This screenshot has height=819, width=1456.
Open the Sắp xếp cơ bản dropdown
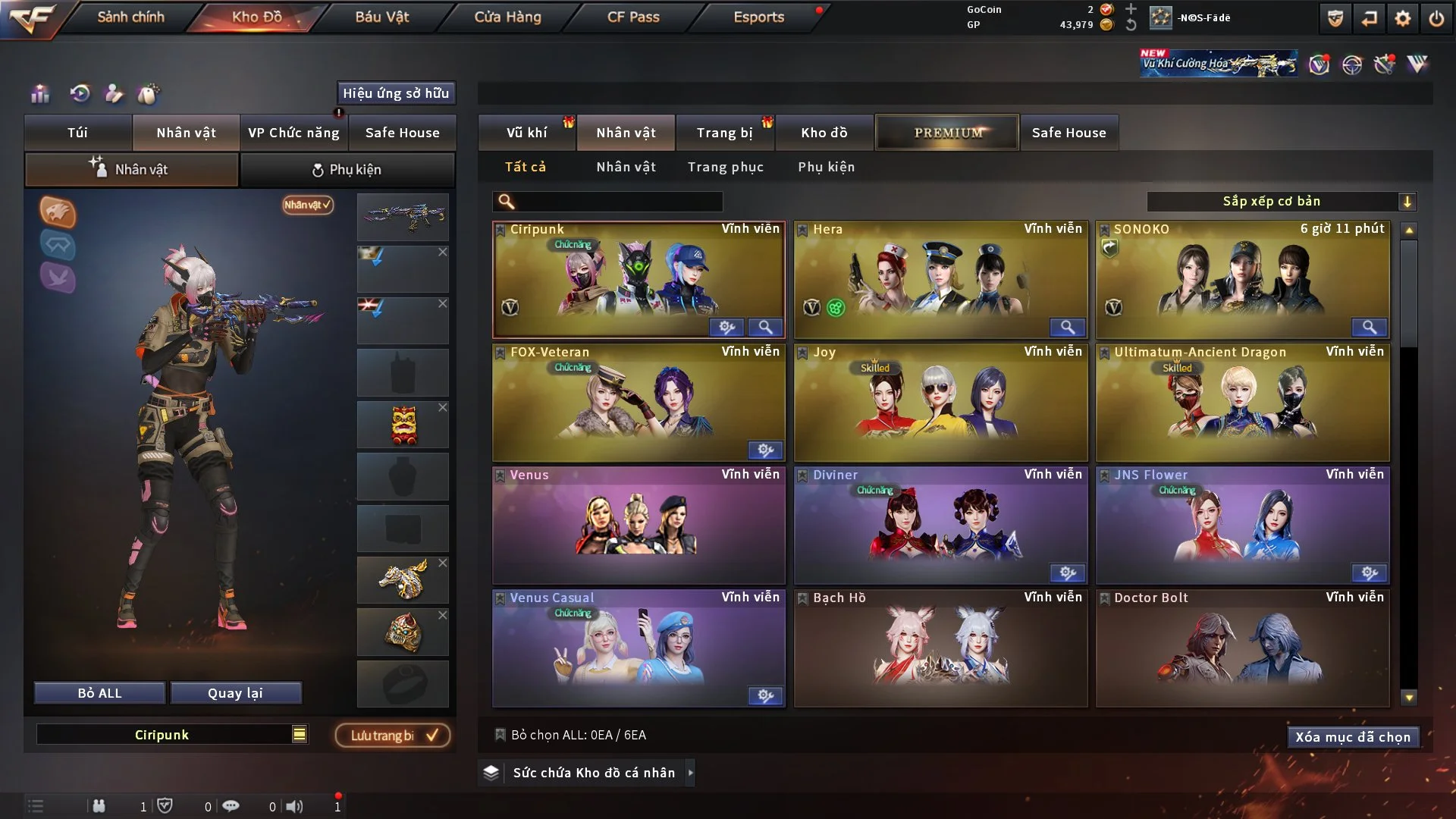pyautogui.click(x=1281, y=201)
